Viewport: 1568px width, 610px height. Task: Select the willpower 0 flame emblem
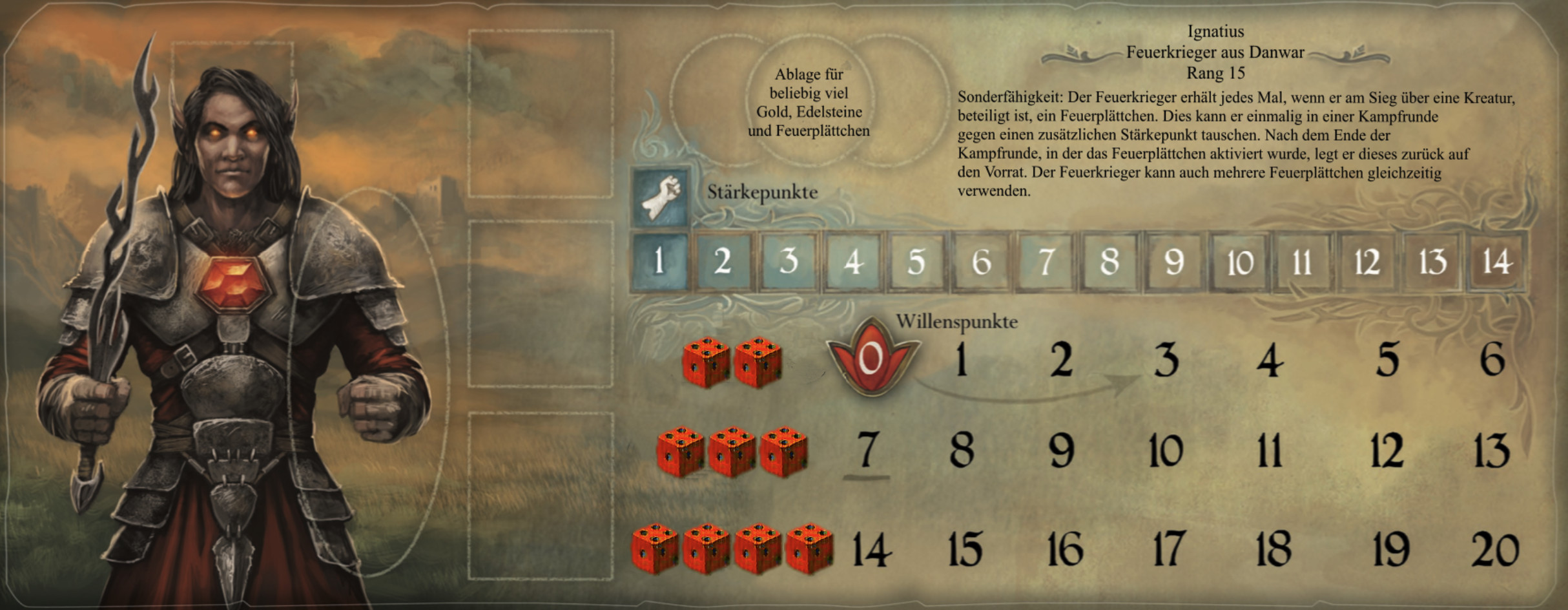pos(872,359)
